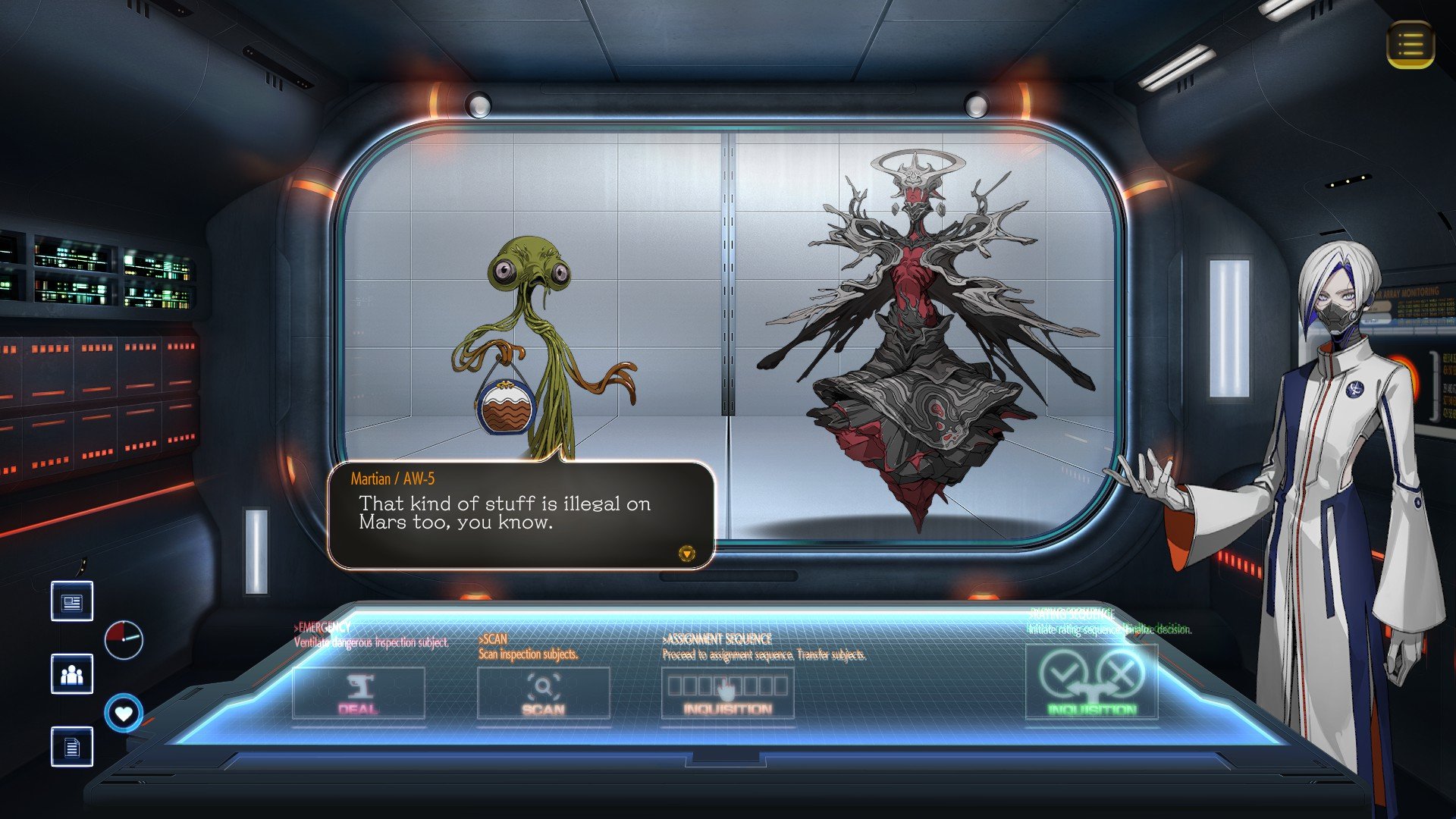Scan the inspection subjects with SCAN
The width and height of the screenshot is (1456, 819).
point(543,693)
